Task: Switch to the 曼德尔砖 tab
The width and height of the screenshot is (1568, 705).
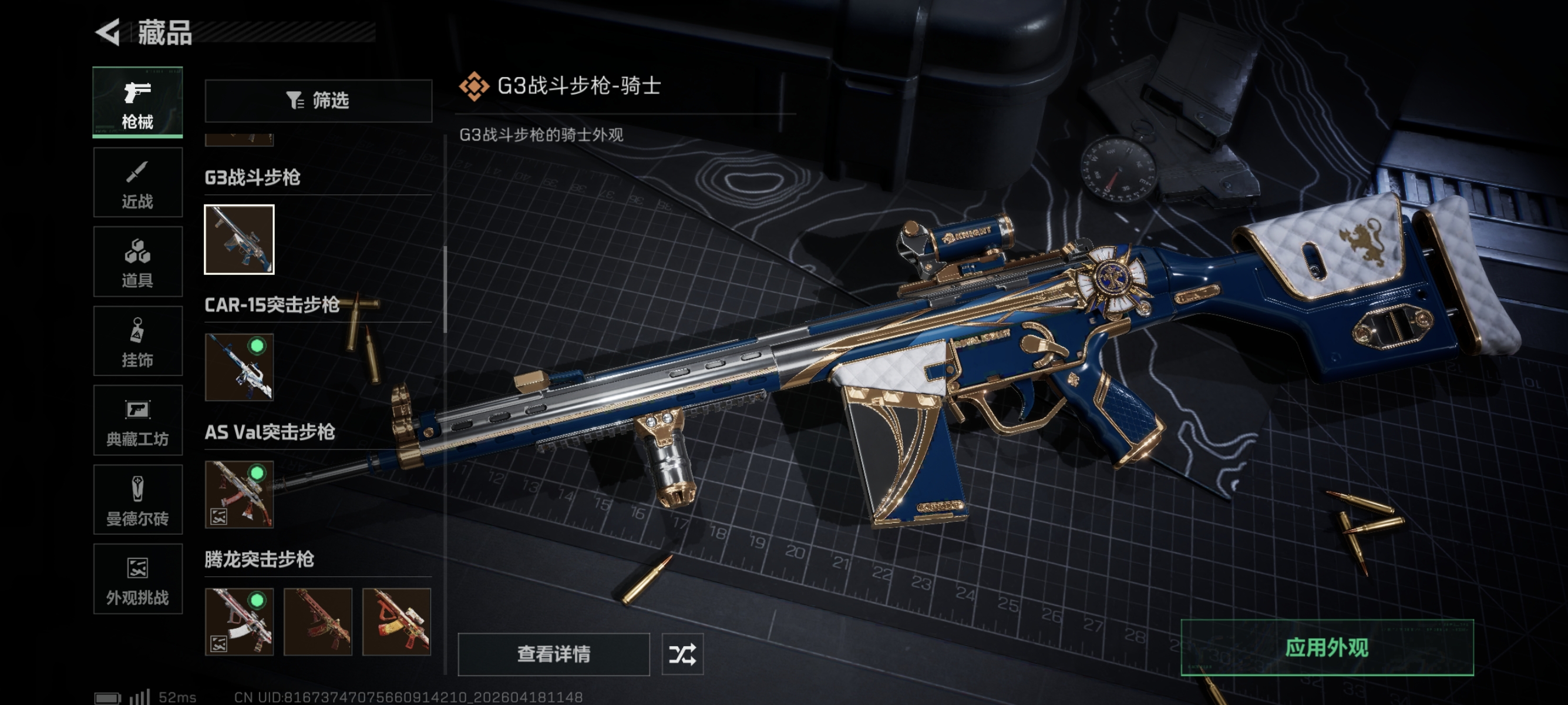Action: (x=137, y=499)
